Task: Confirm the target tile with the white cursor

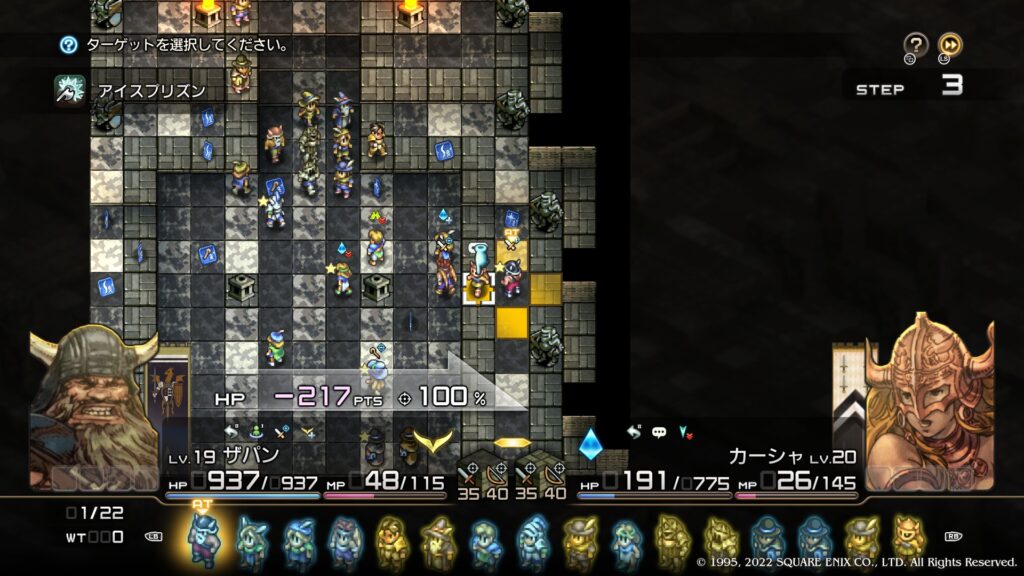Action: point(479,289)
